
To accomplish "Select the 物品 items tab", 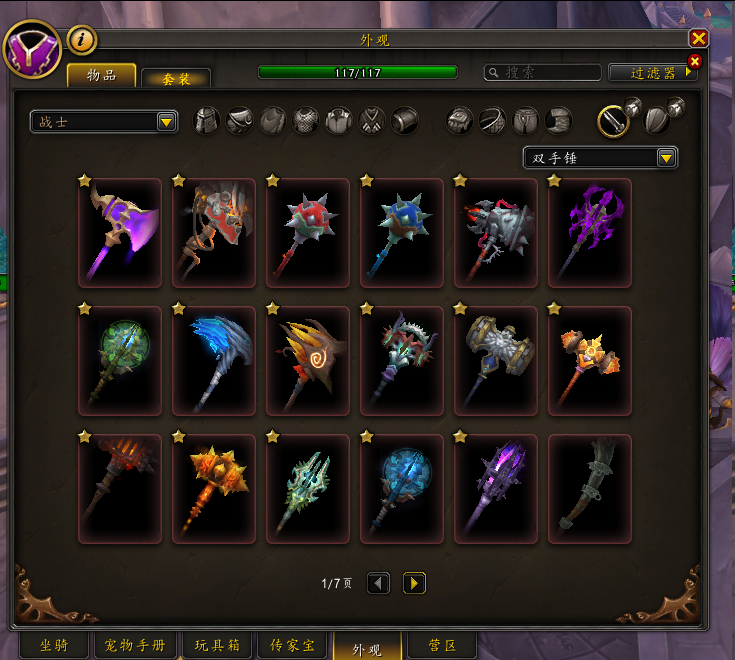I will click(x=102, y=75).
